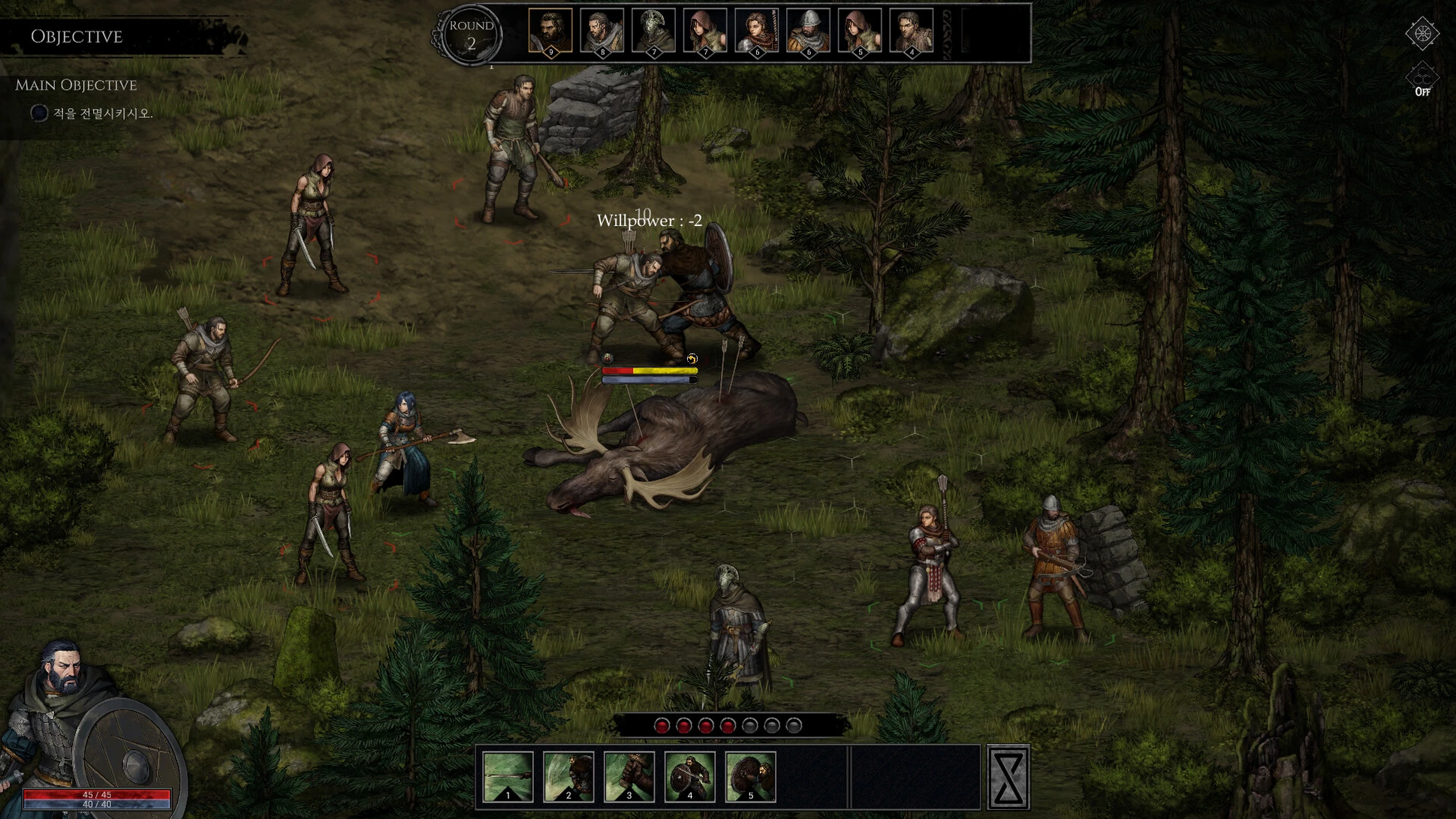Select the bearded warrior portrait with initiative 9

tap(550, 31)
